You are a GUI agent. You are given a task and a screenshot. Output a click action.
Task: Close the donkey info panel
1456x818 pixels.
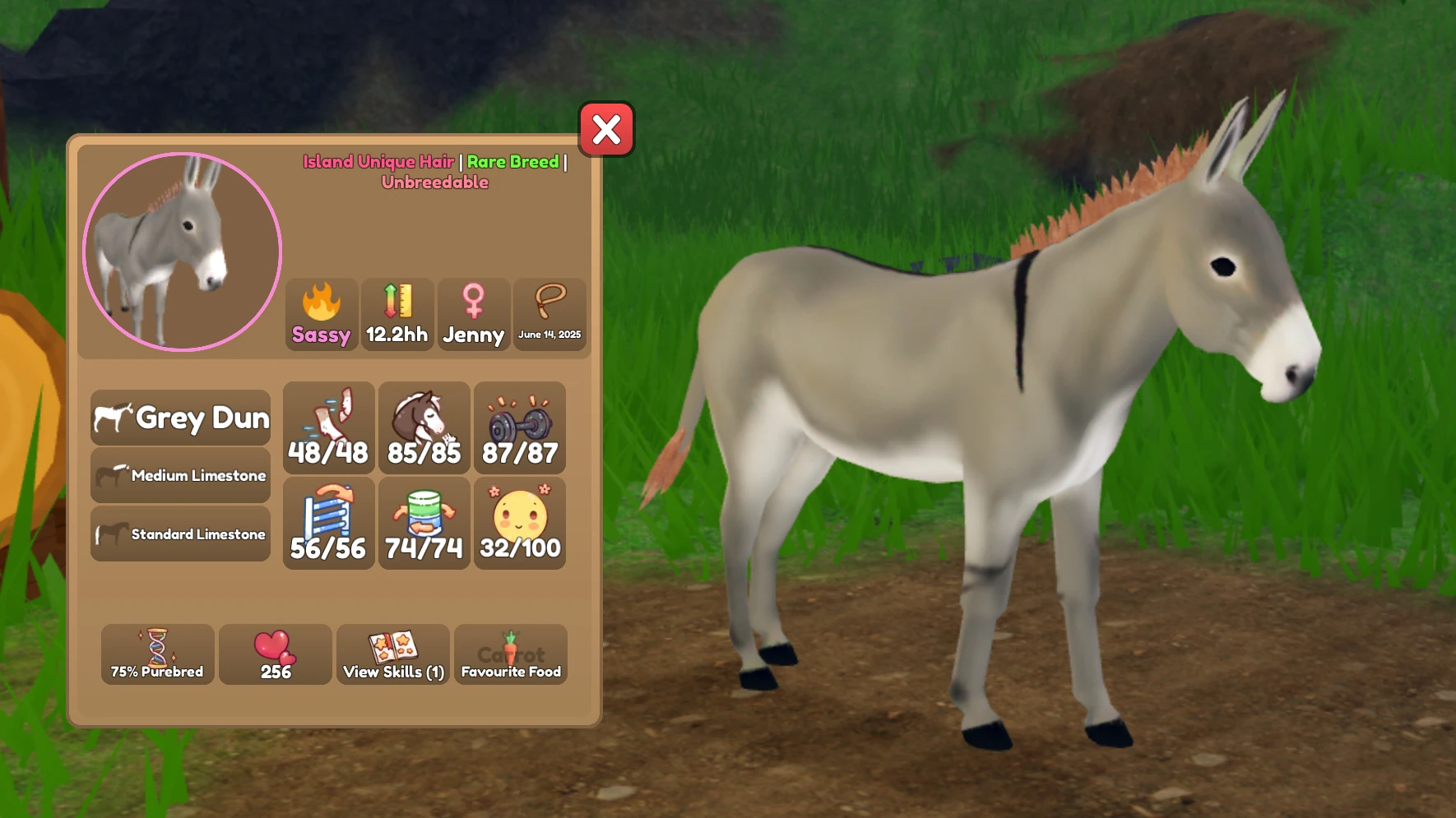coord(606,130)
